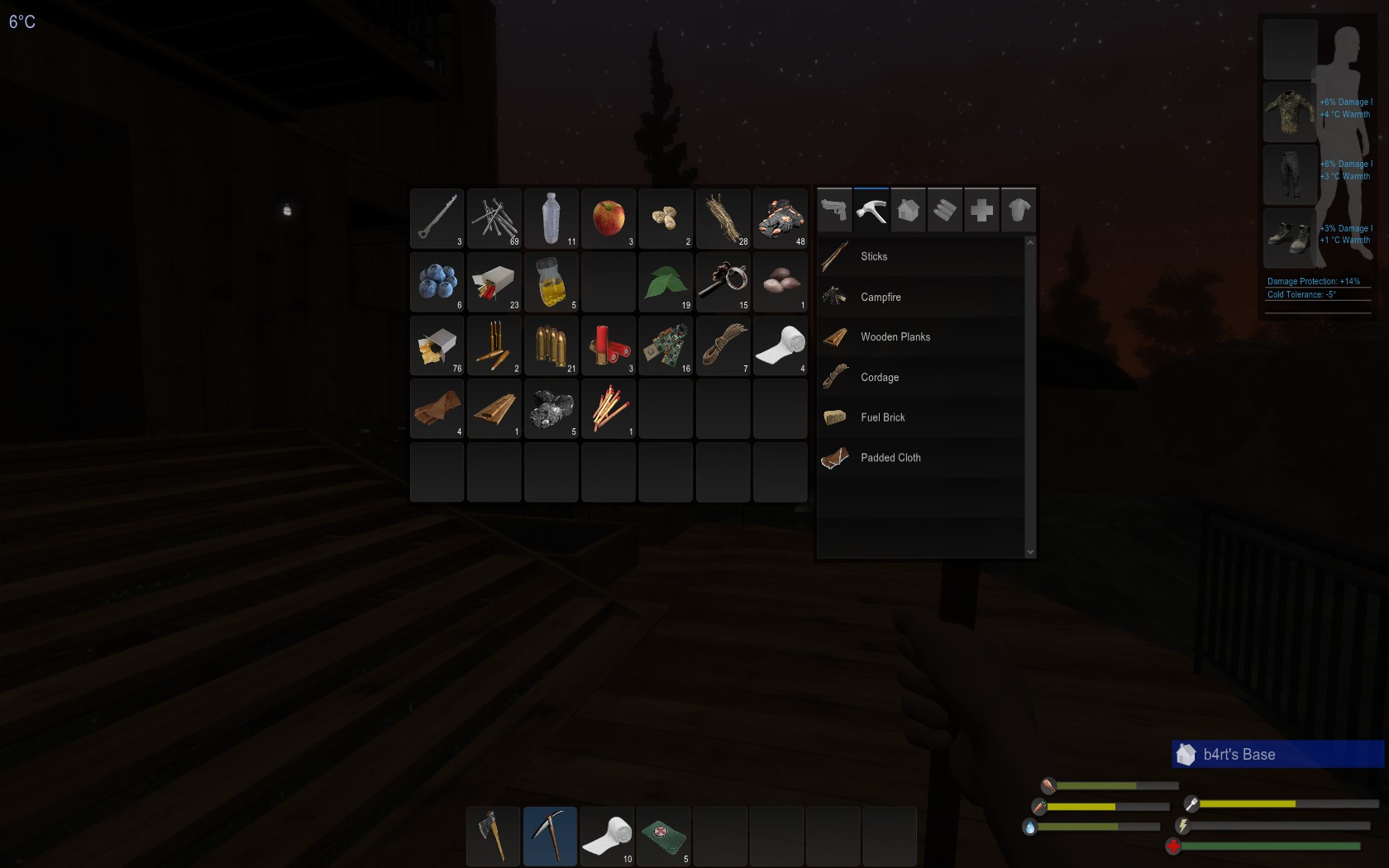Select the tools crafting tab (hammer icon)
1389x868 pixels.
(871, 210)
